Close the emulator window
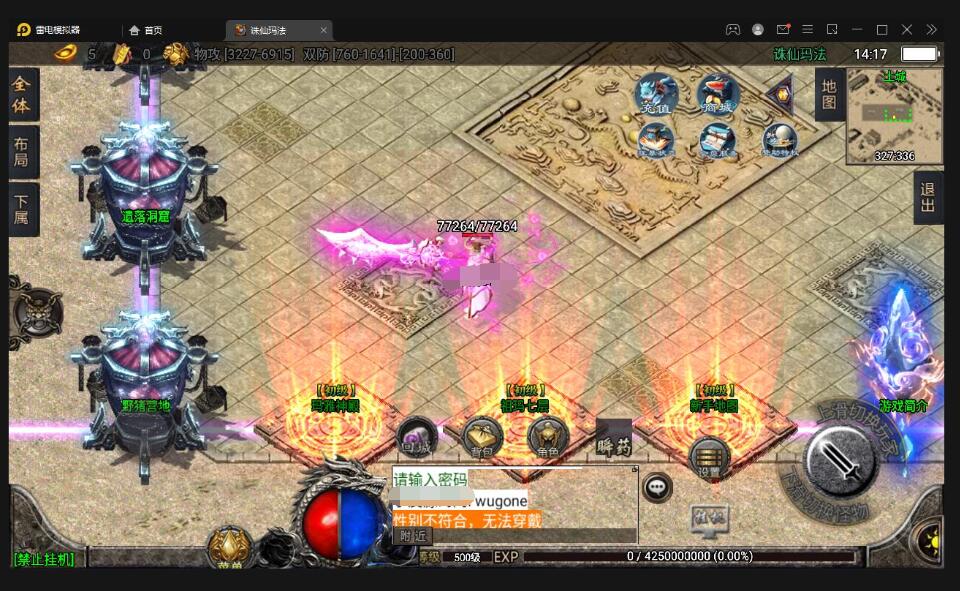This screenshot has width=960, height=591. 907,29
